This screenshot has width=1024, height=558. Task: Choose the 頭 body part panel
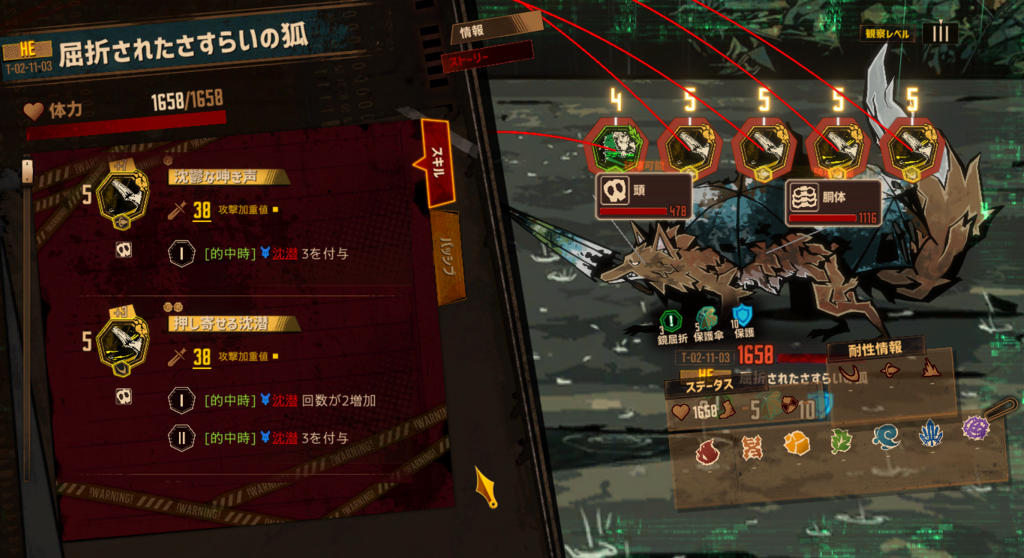coord(644,197)
